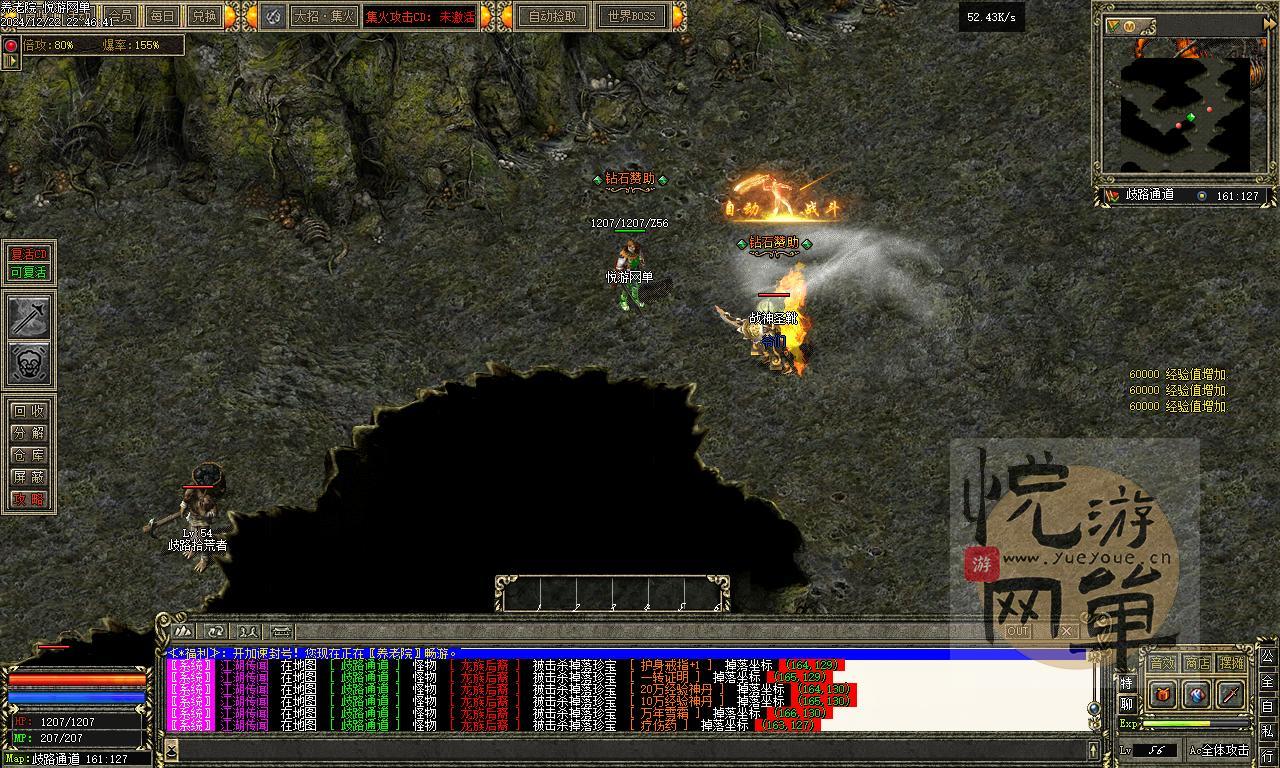Open the 分解 dismantle menu
This screenshot has width=1280, height=768.
(28, 433)
